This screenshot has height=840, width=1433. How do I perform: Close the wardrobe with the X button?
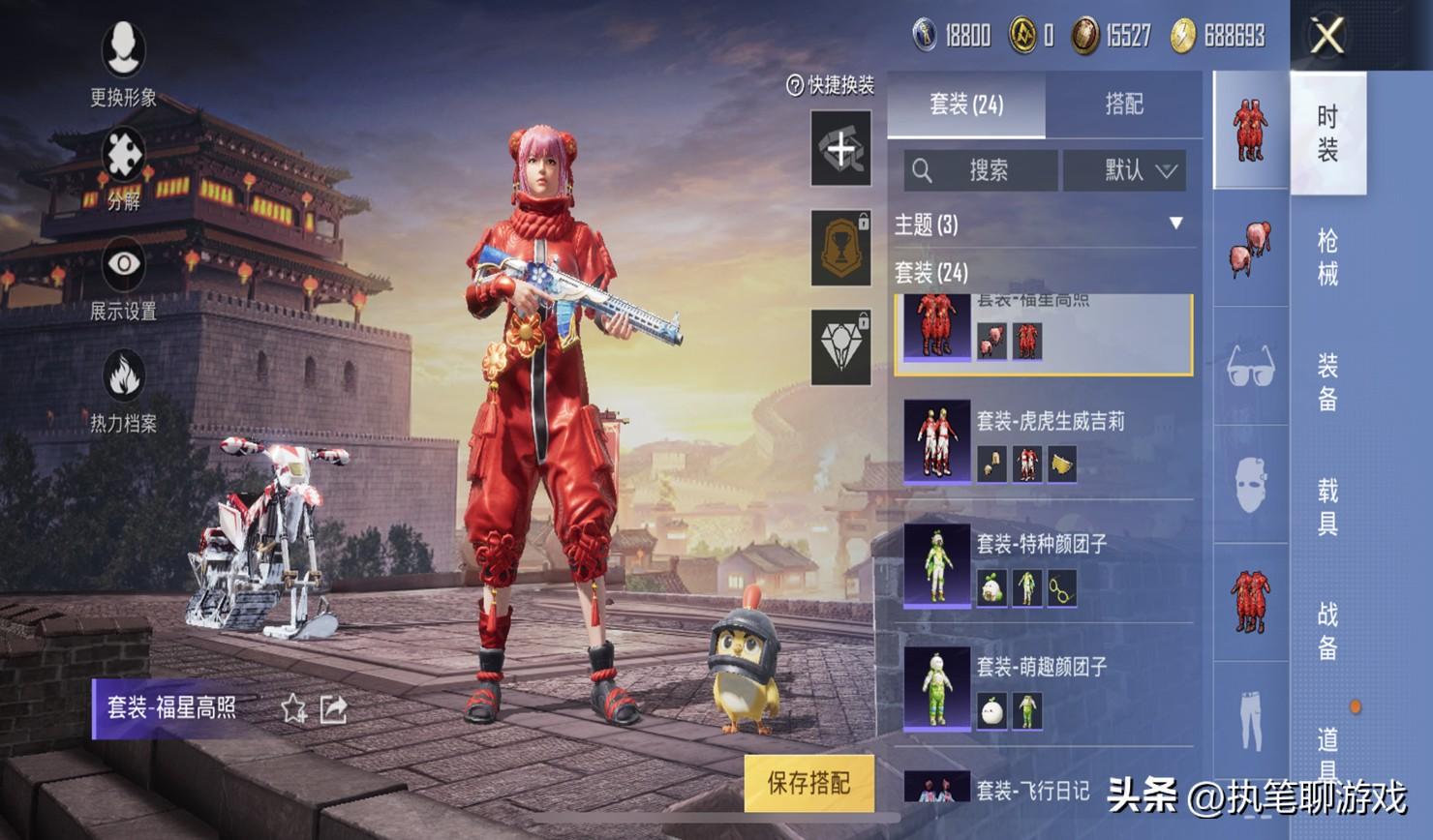coord(1326,37)
